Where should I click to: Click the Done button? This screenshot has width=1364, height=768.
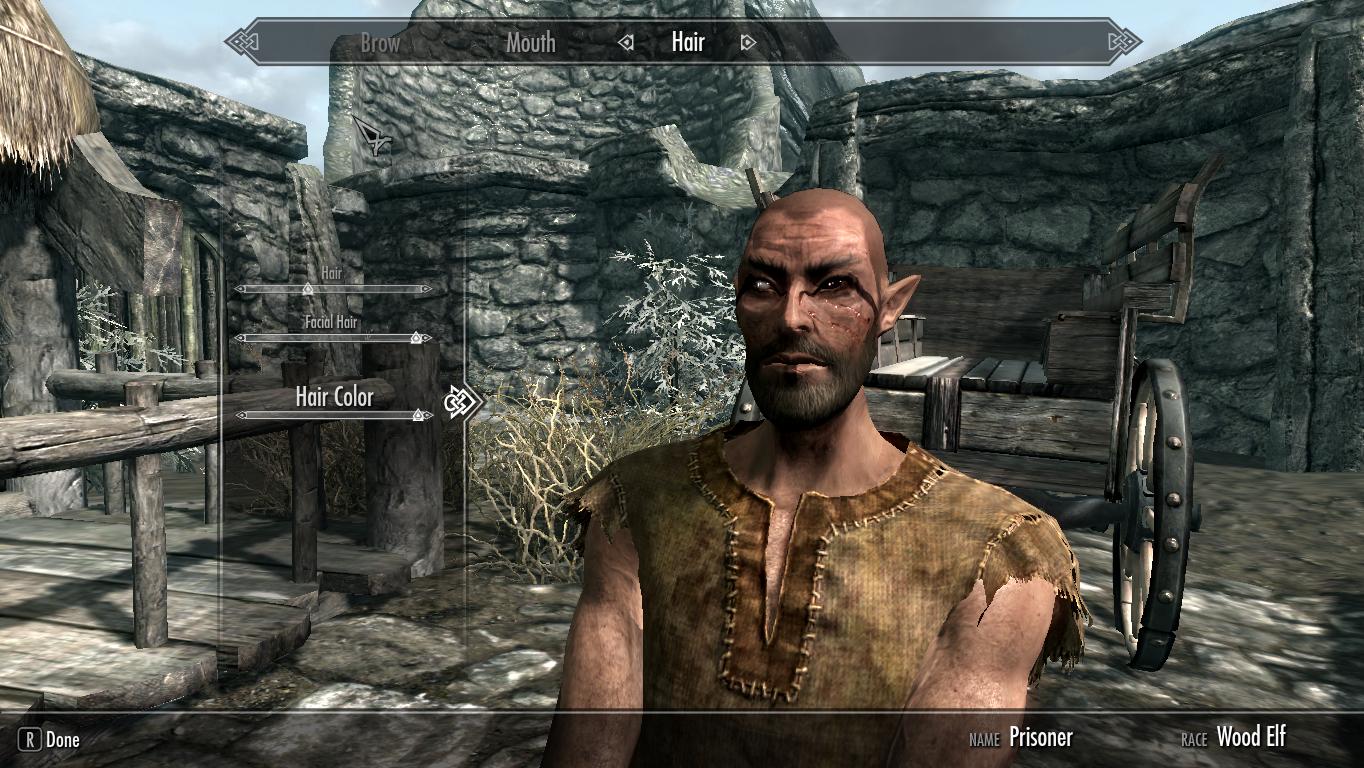pos(50,740)
